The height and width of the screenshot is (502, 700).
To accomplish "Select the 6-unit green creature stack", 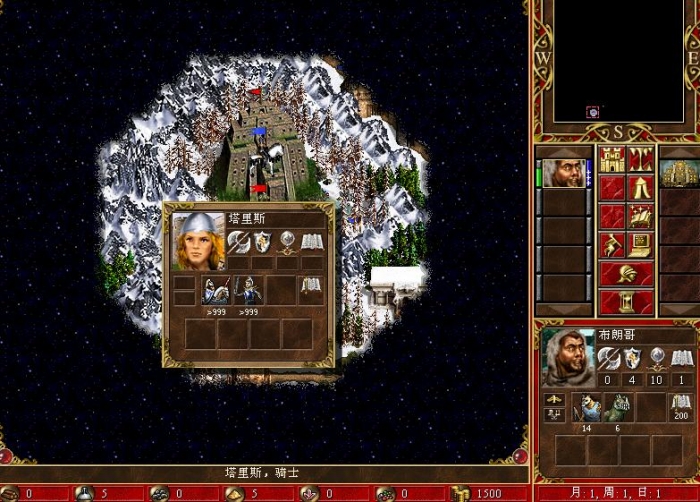I will tap(622, 407).
